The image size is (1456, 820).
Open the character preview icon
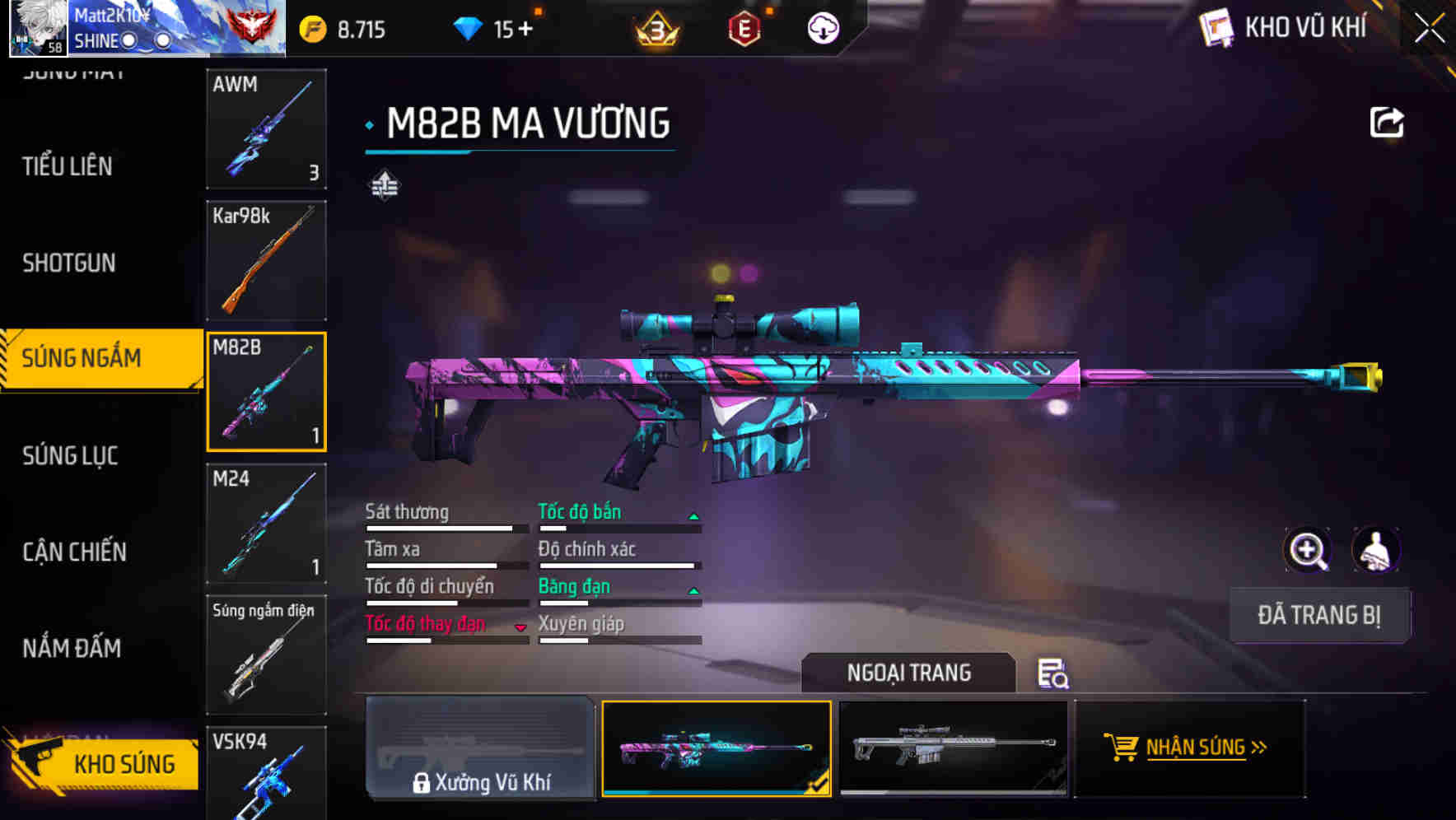pyautogui.click(x=1374, y=550)
